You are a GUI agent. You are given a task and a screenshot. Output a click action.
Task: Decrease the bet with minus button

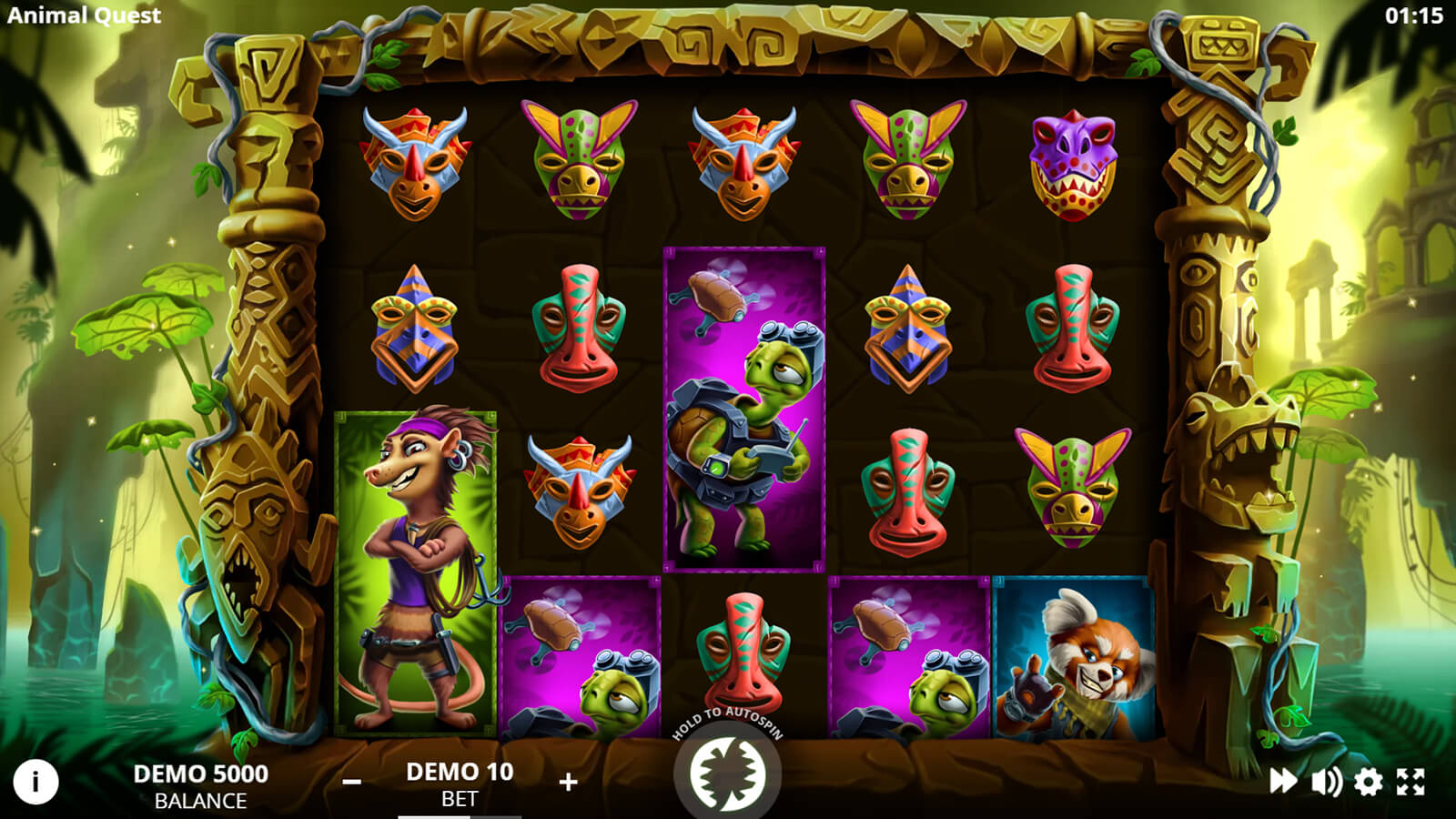coord(352,782)
